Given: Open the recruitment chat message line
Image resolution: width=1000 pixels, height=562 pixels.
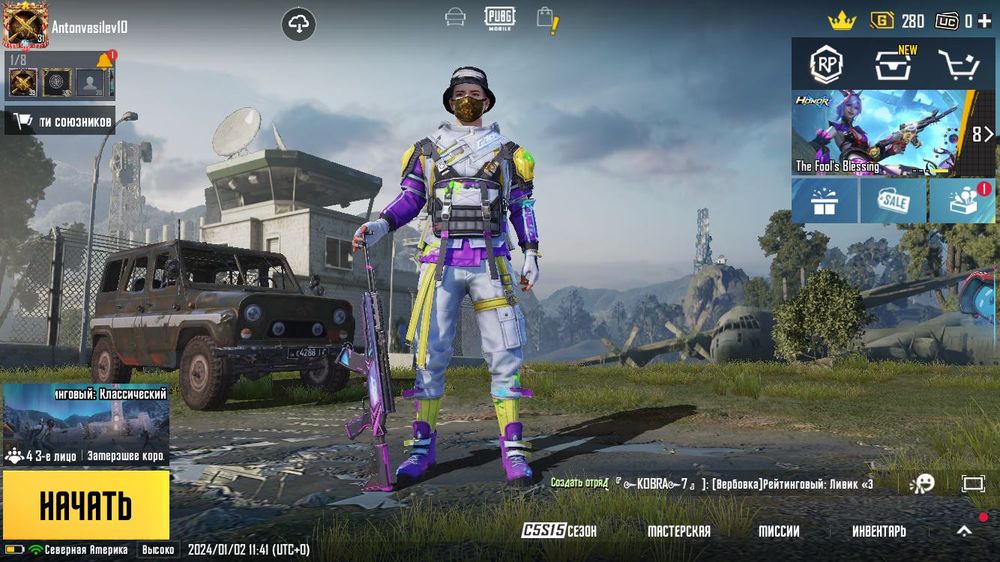Looking at the screenshot, I should point(740,484).
